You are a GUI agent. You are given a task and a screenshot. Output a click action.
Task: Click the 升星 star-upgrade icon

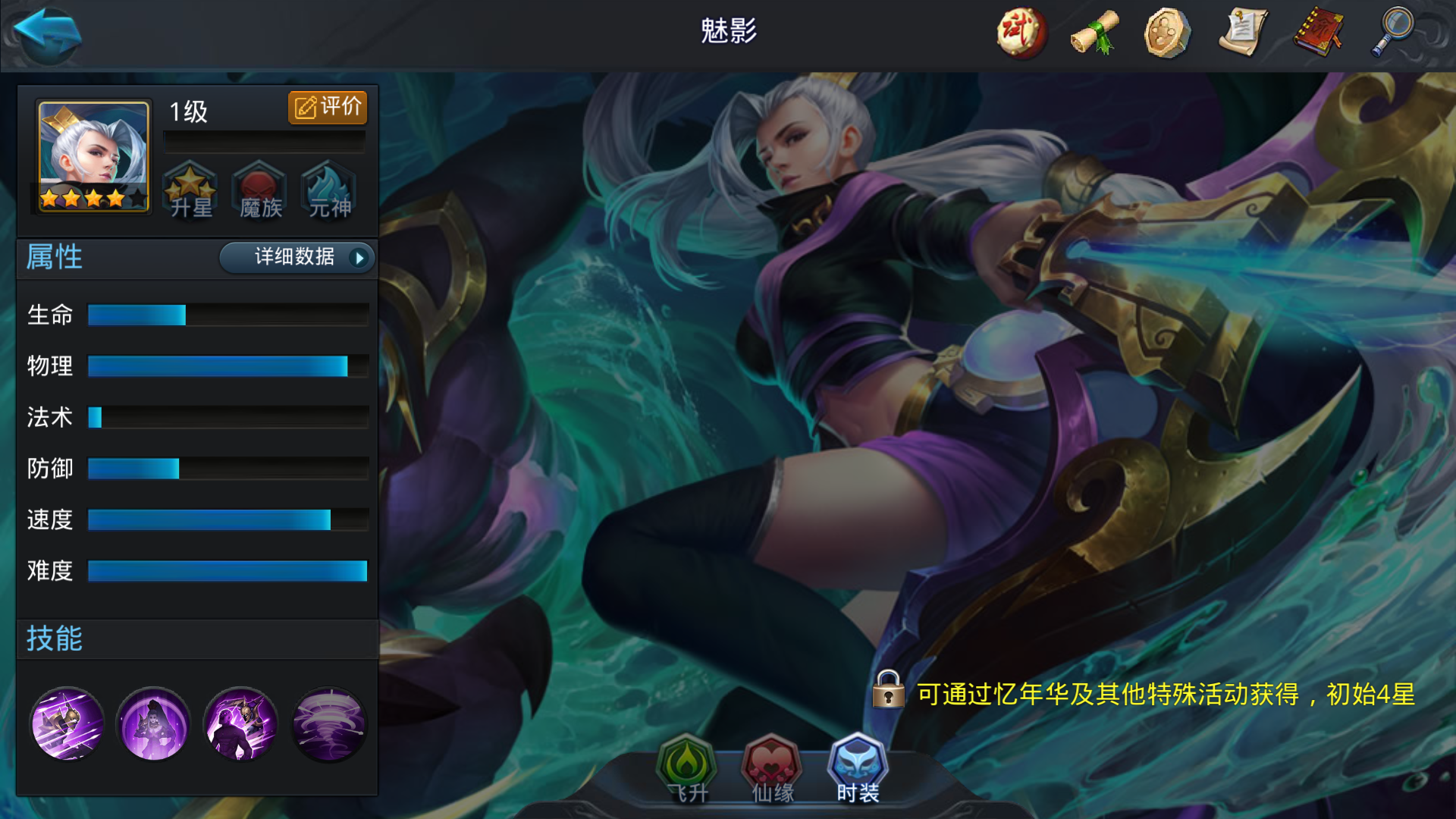pos(191,191)
